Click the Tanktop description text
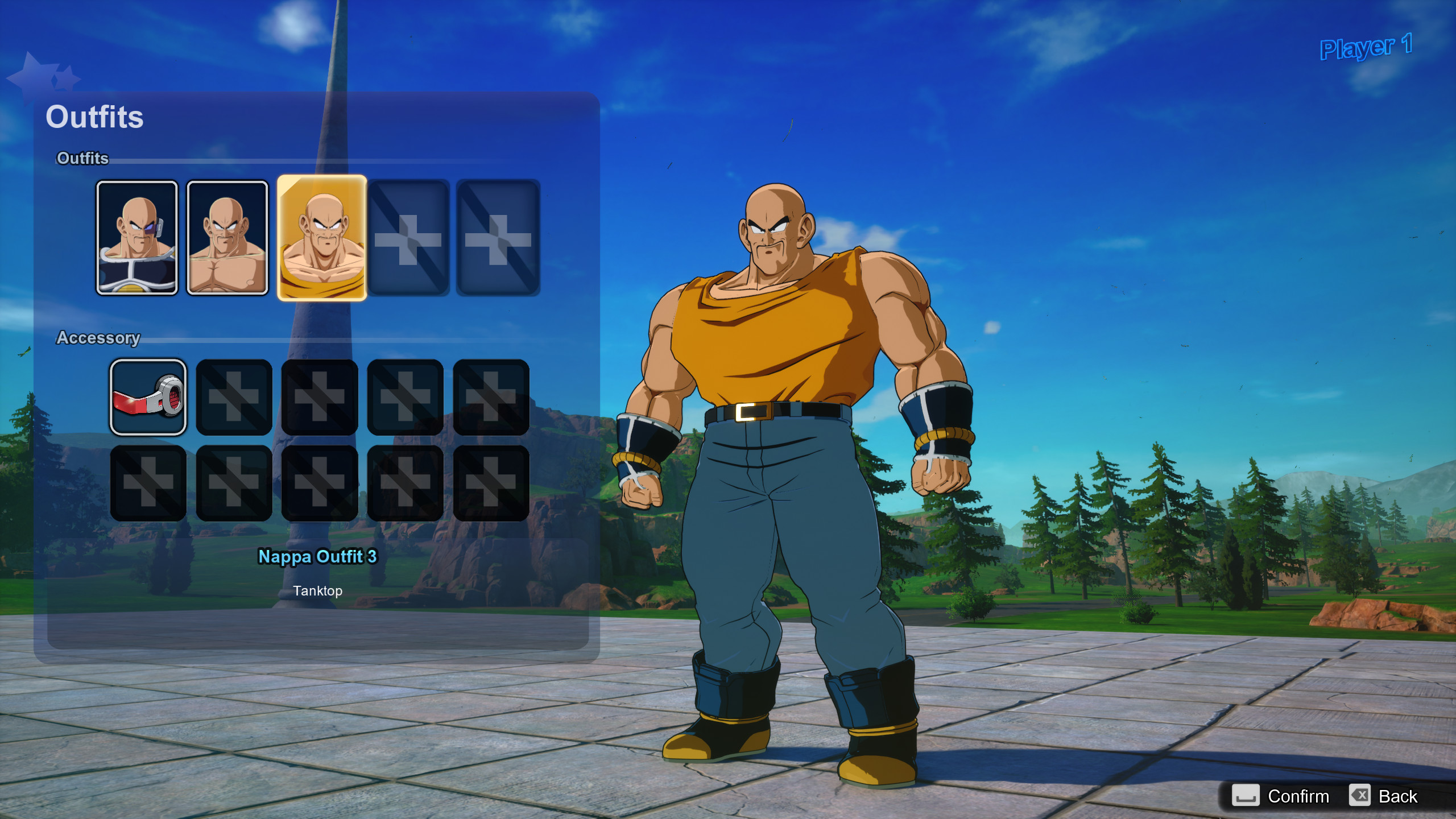The width and height of the screenshot is (1456, 819). 318,591
